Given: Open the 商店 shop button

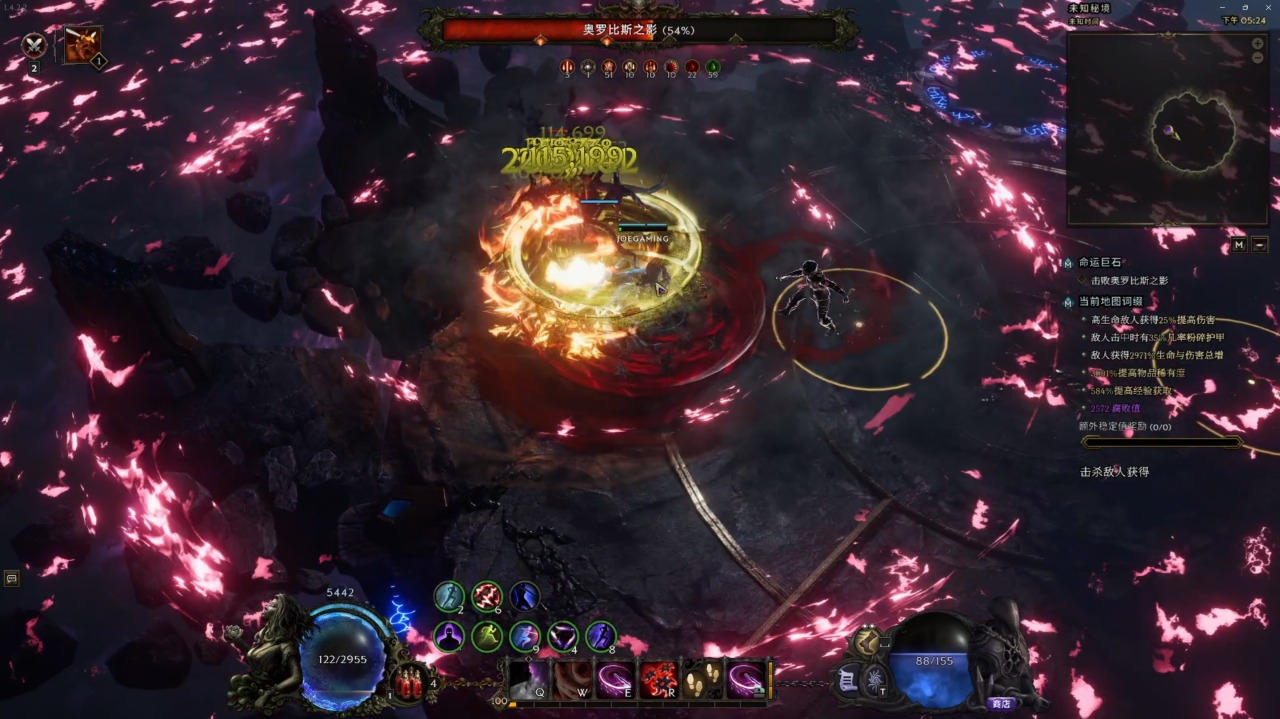Looking at the screenshot, I should 1000,703.
